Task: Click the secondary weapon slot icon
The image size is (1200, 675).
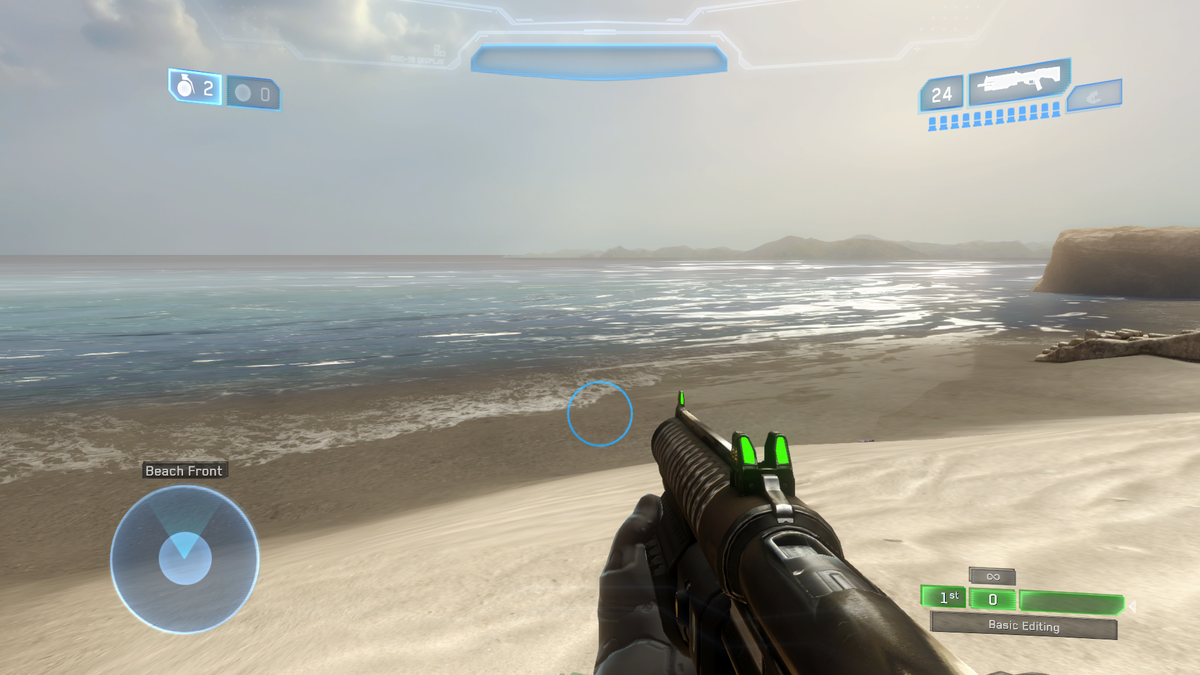Action: tap(1095, 96)
